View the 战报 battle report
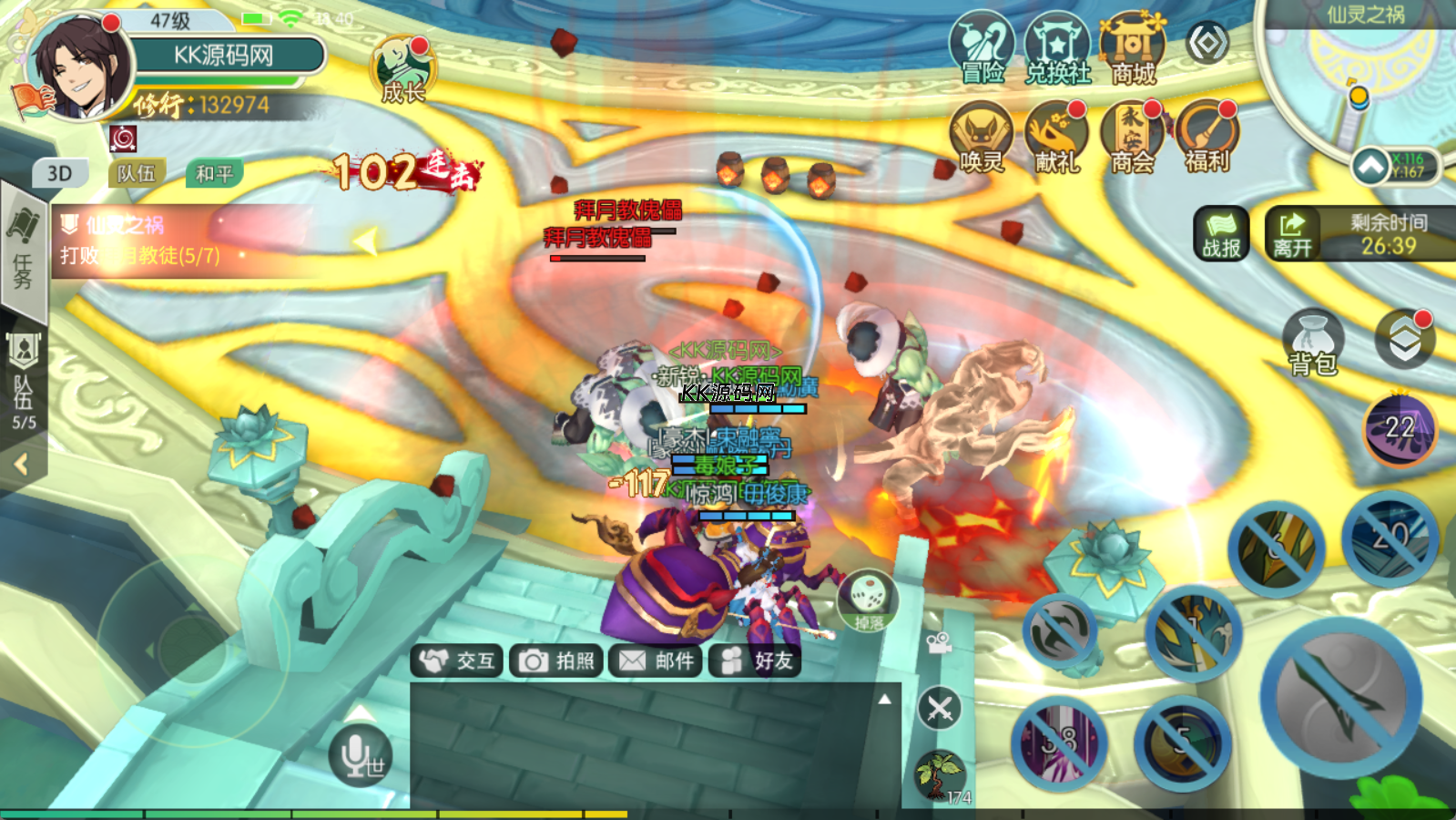Viewport: 1456px width, 820px height. (1221, 233)
